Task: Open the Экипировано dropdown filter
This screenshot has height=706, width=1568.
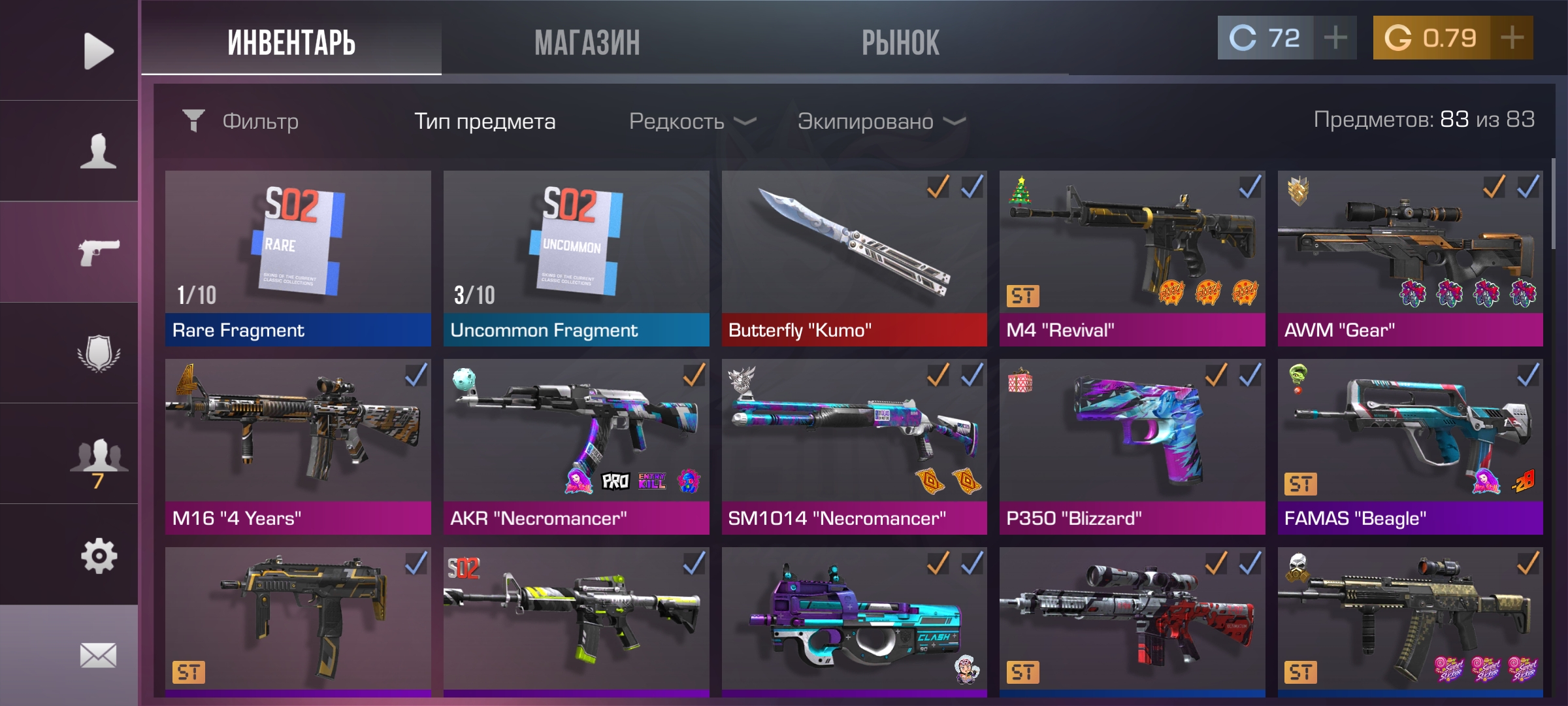Action: pos(881,122)
